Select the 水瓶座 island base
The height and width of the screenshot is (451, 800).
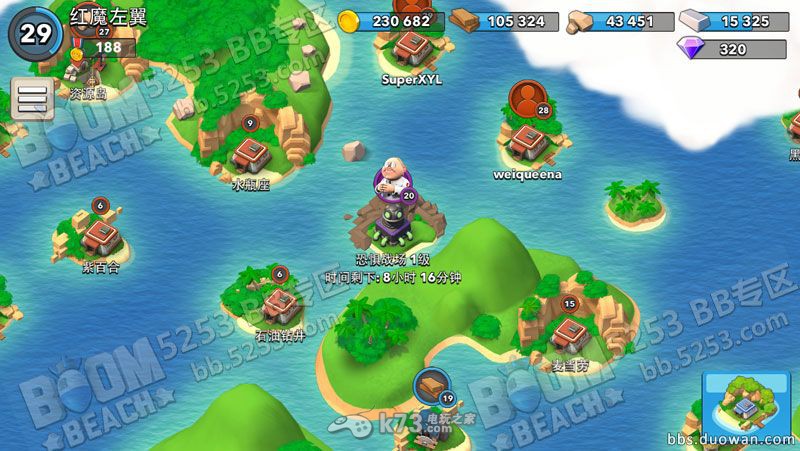point(250,154)
